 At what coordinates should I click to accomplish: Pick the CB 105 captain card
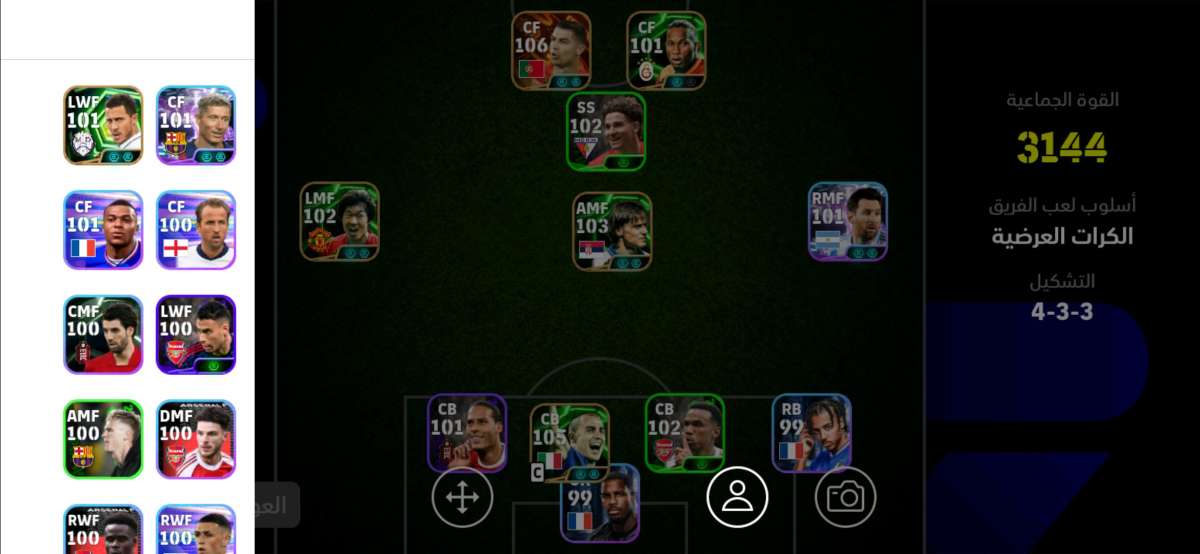click(x=570, y=442)
